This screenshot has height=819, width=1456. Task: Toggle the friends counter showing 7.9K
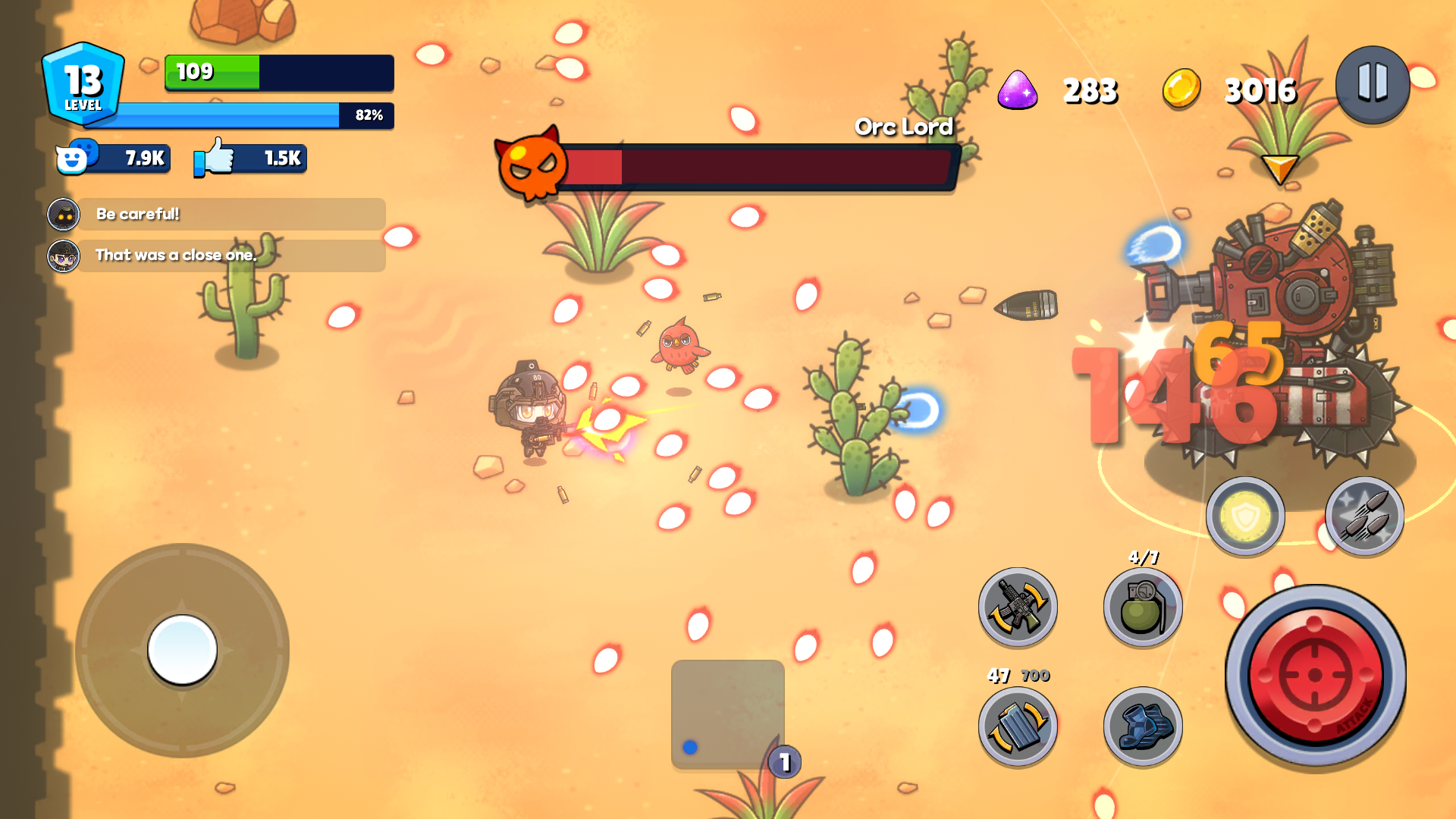(112, 158)
